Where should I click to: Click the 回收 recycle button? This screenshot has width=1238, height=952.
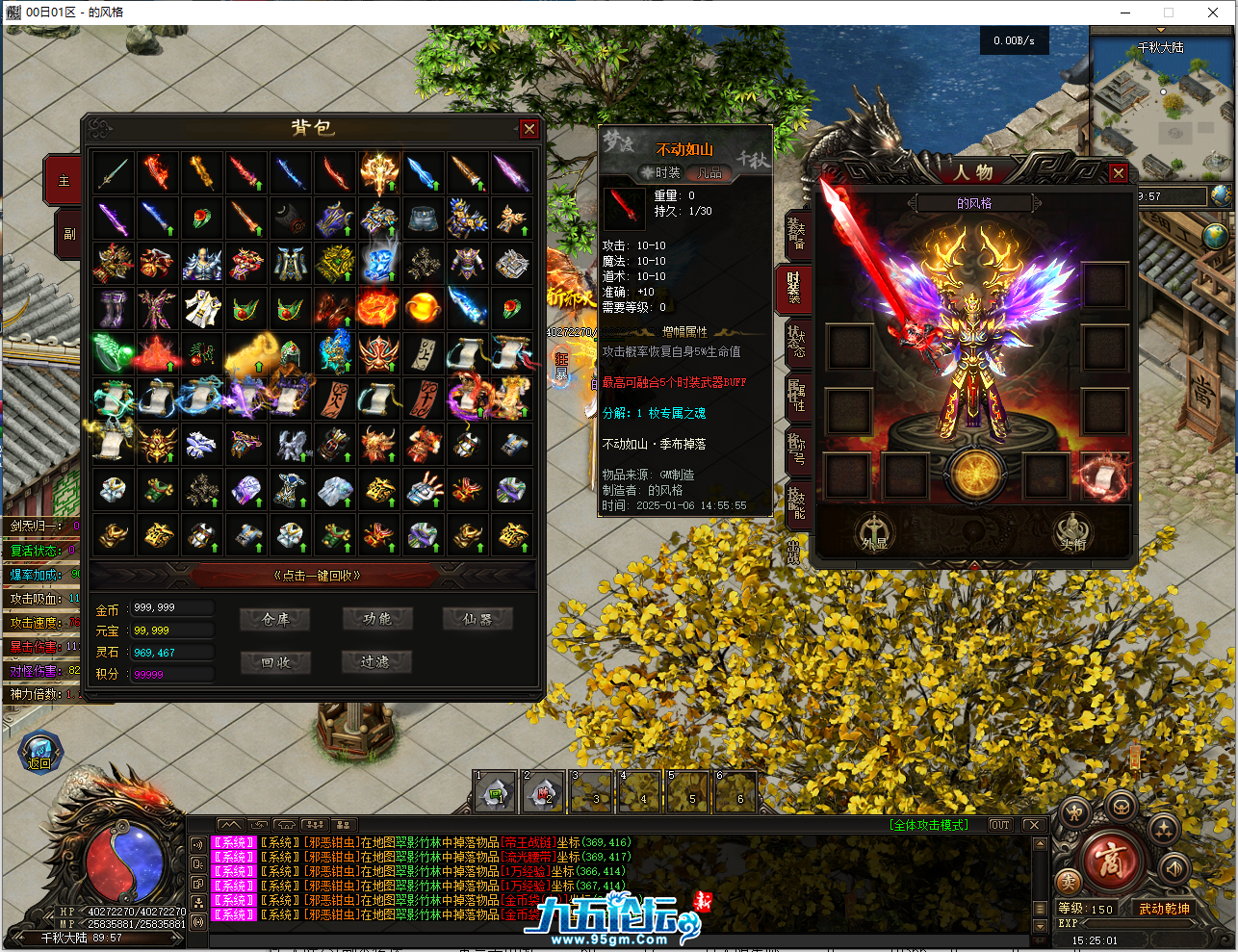click(x=275, y=662)
